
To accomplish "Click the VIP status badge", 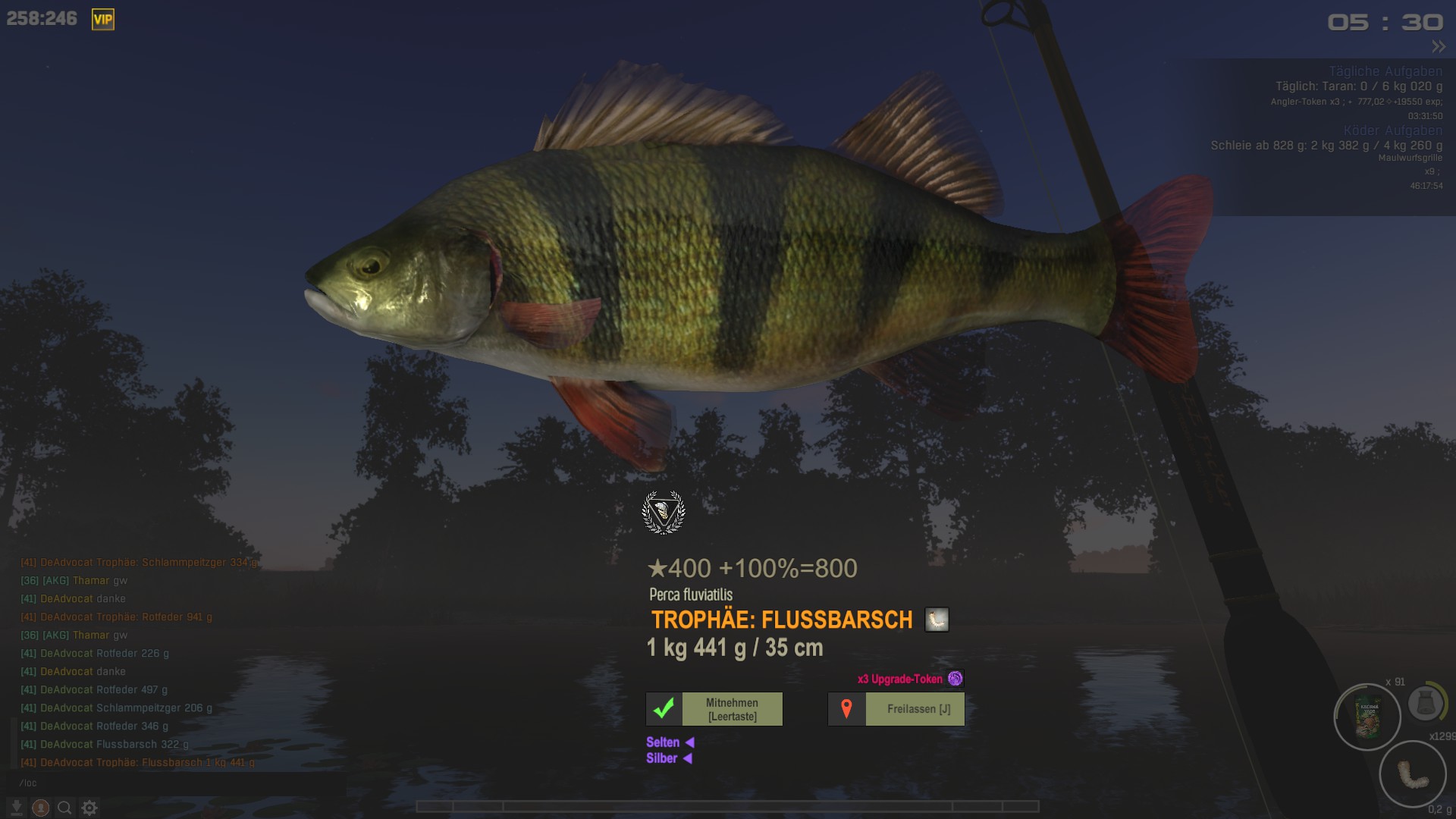I will (103, 20).
